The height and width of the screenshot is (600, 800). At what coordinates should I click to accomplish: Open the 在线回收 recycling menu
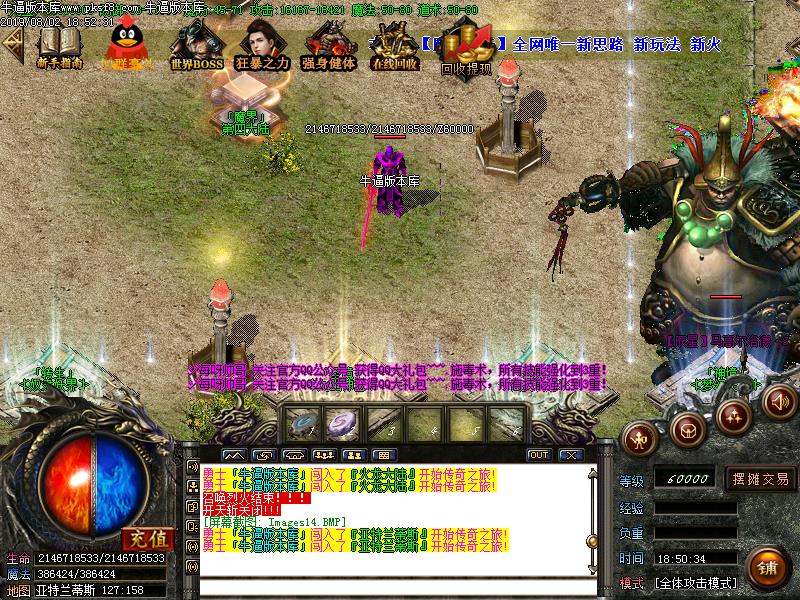pyautogui.click(x=394, y=46)
